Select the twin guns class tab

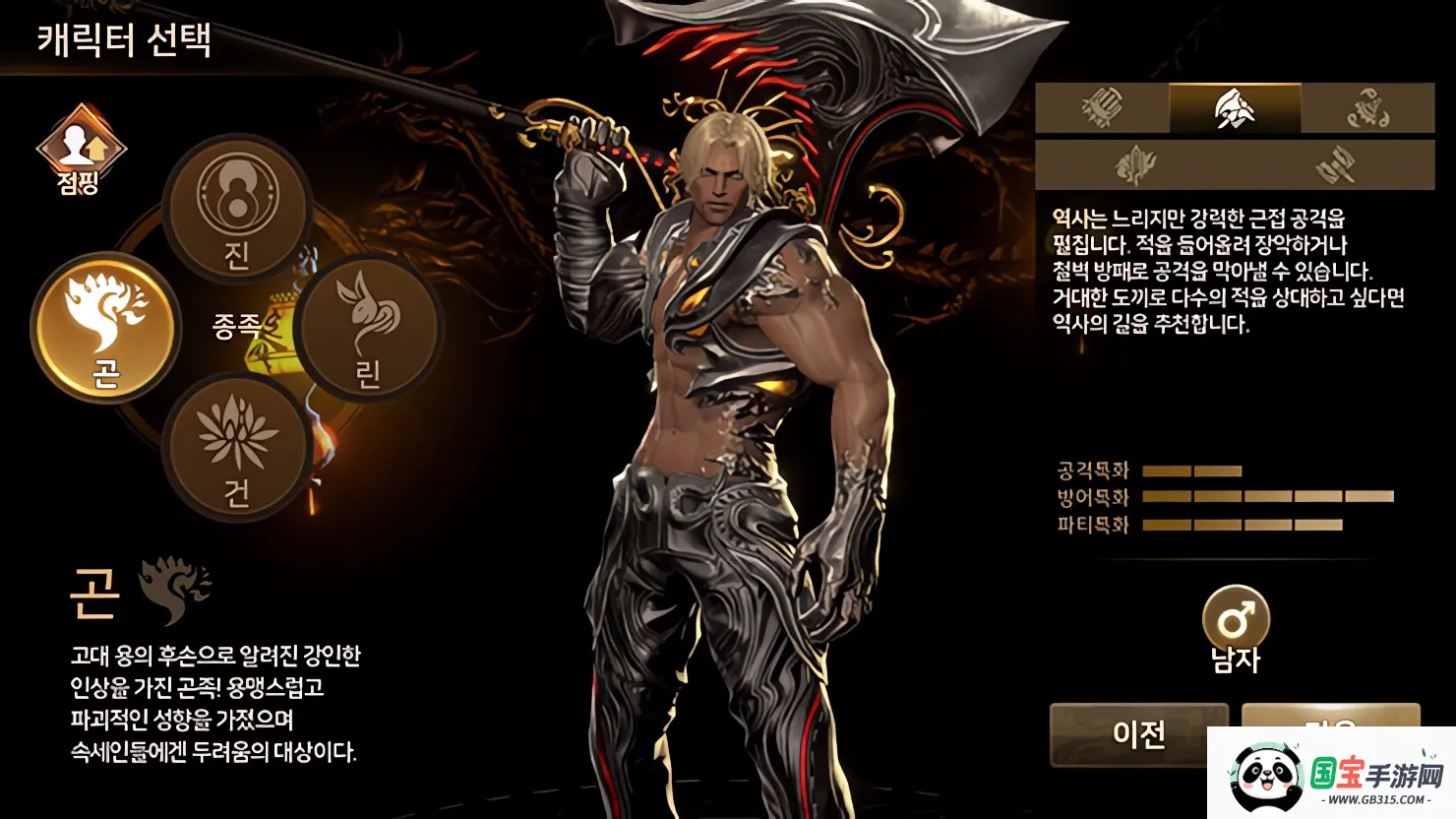point(1335,164)
